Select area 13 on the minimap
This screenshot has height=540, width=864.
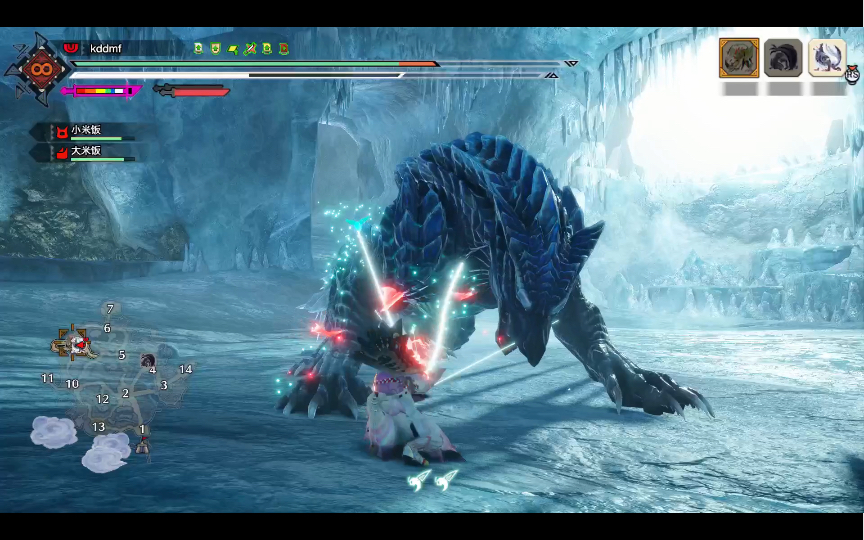click(x=98, y=427)
